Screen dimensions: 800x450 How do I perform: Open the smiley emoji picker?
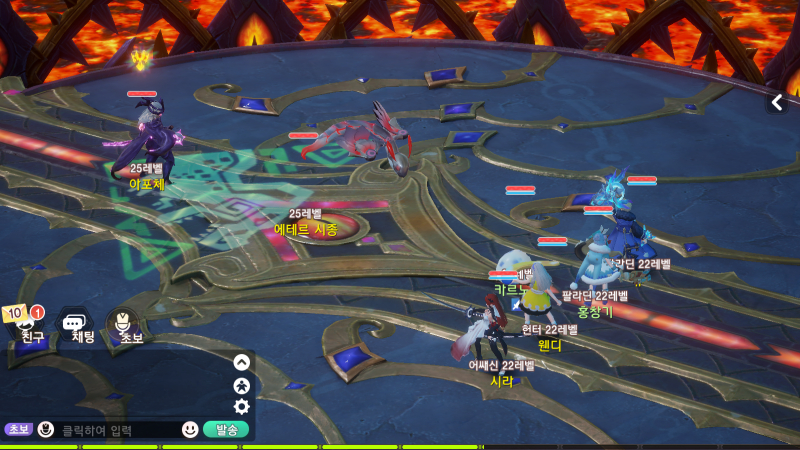pyautogui.click(x=190, y=430)
